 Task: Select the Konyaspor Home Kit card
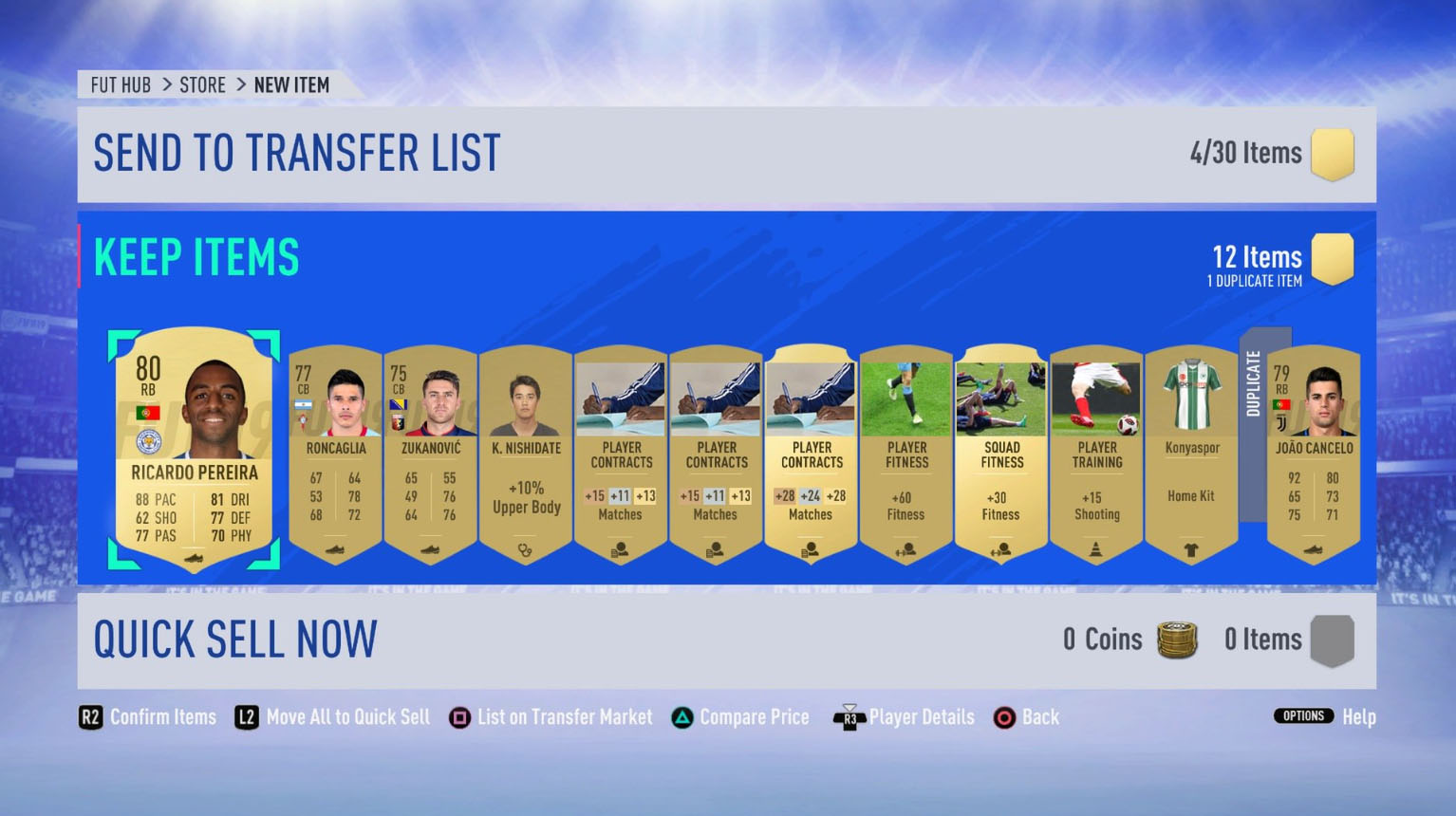(x=1190, y=455)
